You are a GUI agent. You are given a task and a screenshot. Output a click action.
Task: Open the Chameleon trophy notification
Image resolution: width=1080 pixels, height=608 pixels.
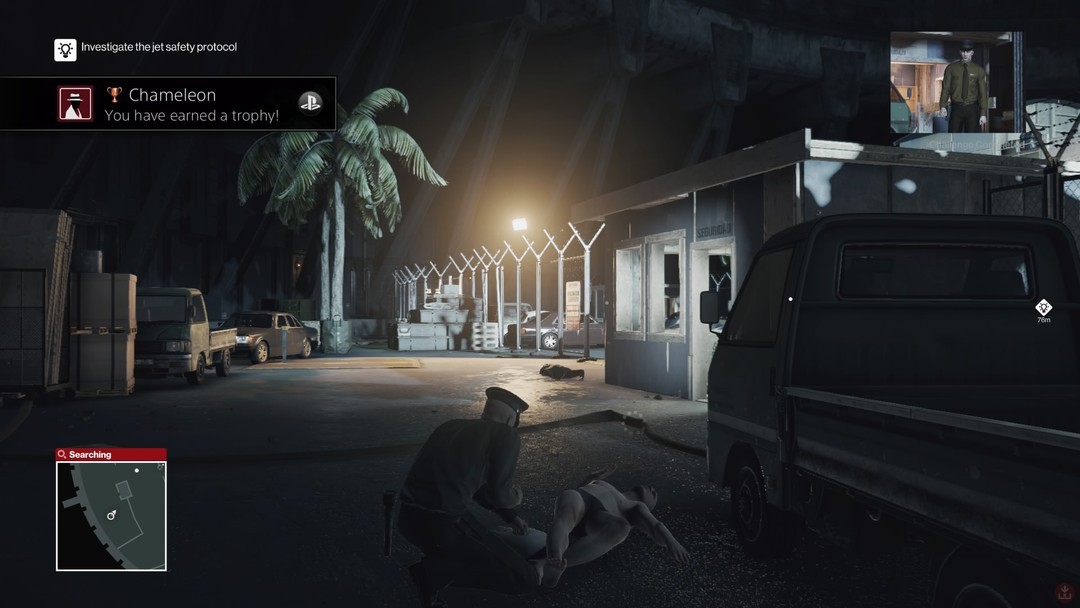(x=168, y=104)
